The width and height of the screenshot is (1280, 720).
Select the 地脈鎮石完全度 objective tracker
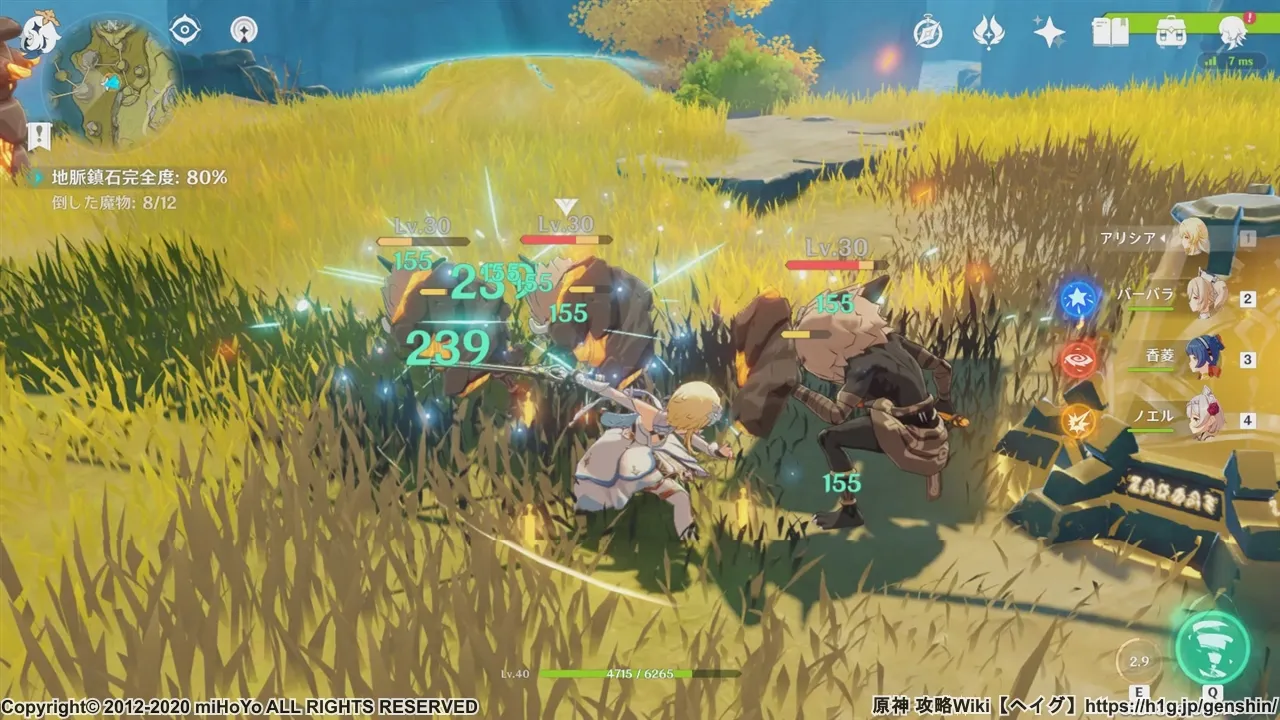(x=139, y=177)
